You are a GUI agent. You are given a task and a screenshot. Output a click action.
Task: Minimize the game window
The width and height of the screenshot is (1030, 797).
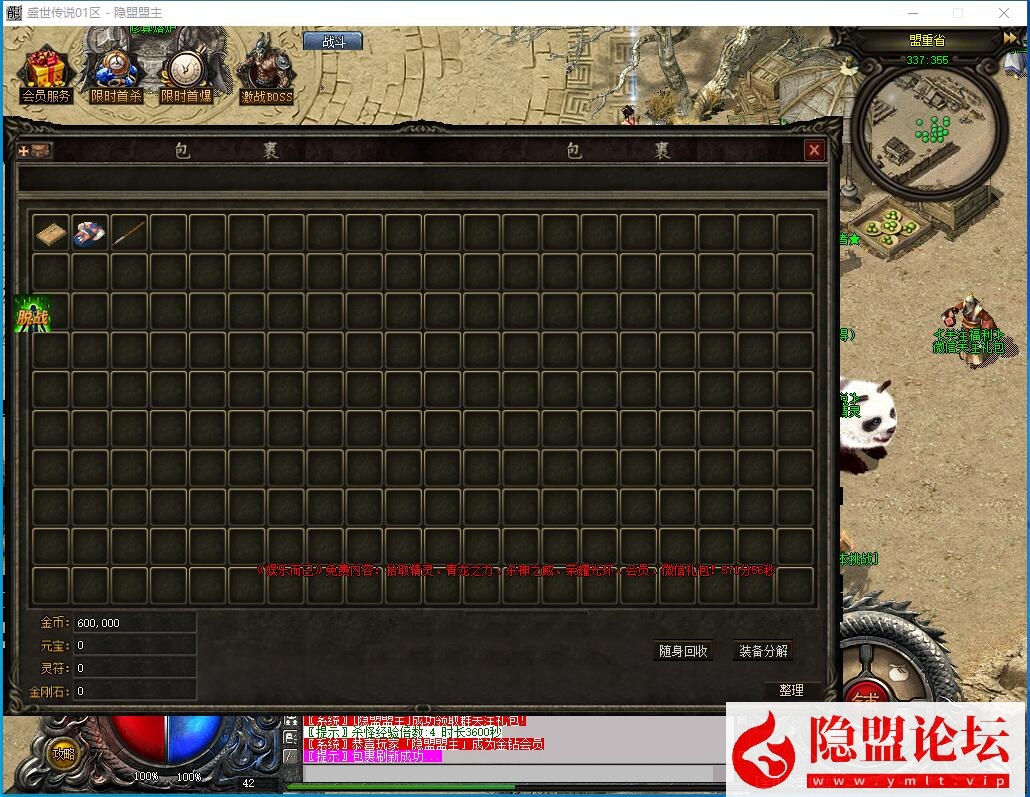coord(912,13)
